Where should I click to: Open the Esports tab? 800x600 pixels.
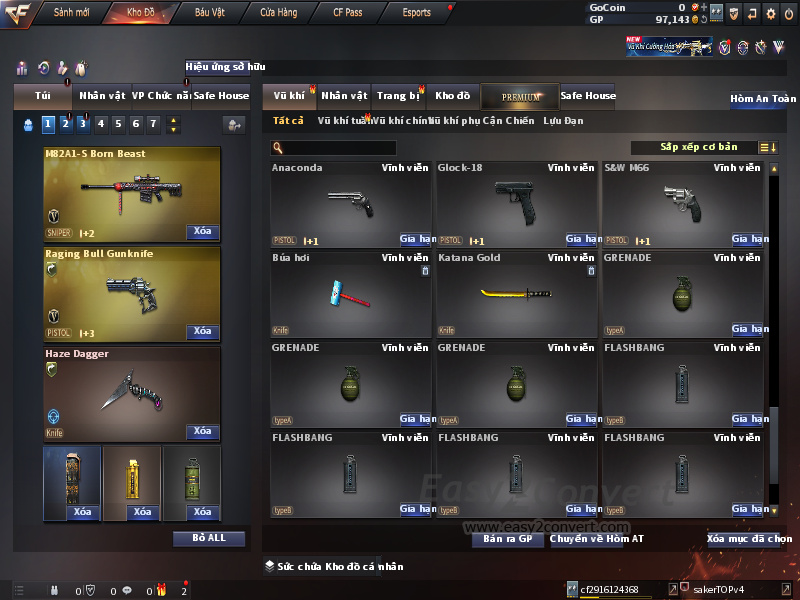click(x=416, y=13)
